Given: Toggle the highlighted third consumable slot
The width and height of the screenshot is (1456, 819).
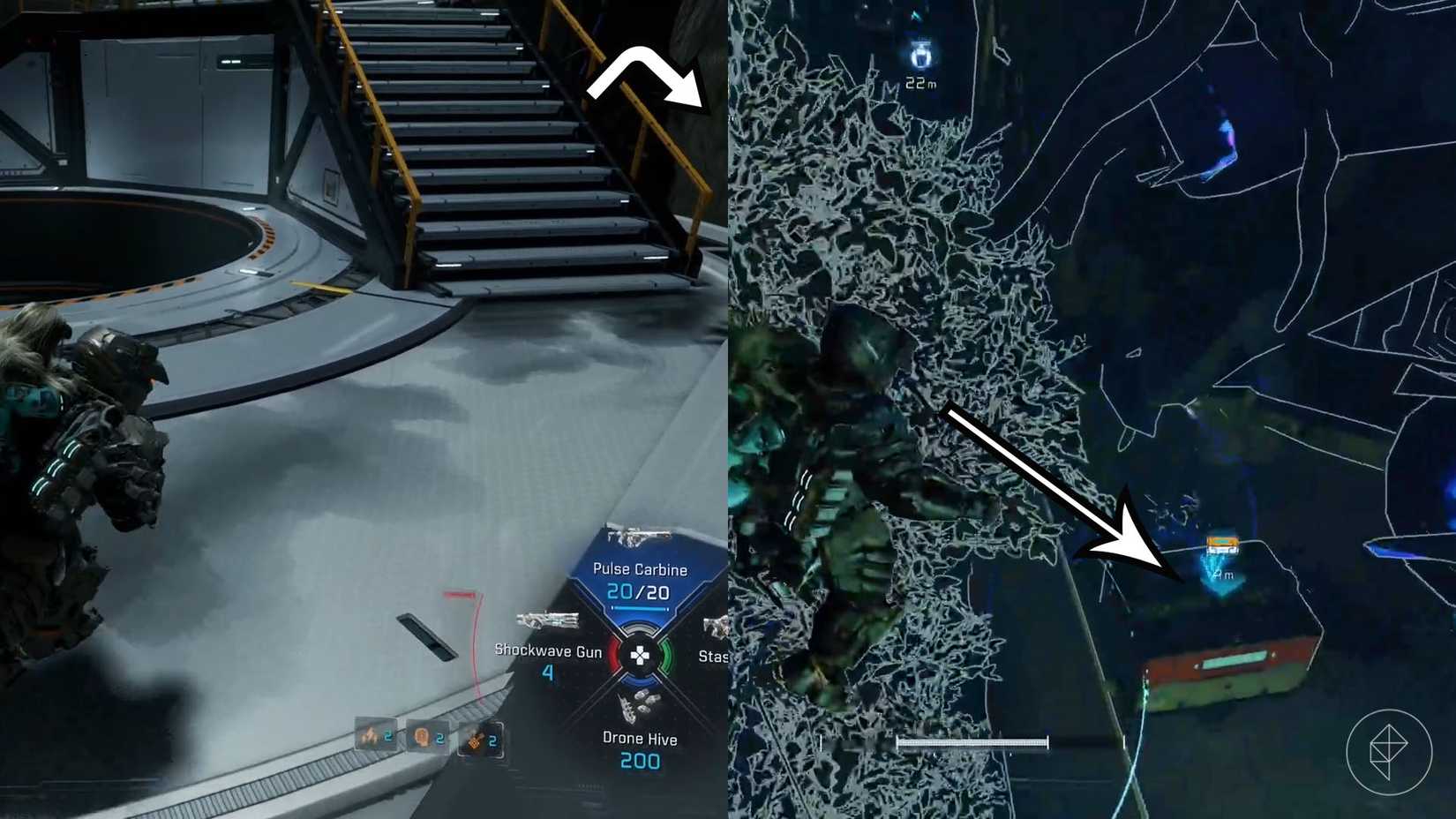Looking at the screenshot, I should [479, 741].
